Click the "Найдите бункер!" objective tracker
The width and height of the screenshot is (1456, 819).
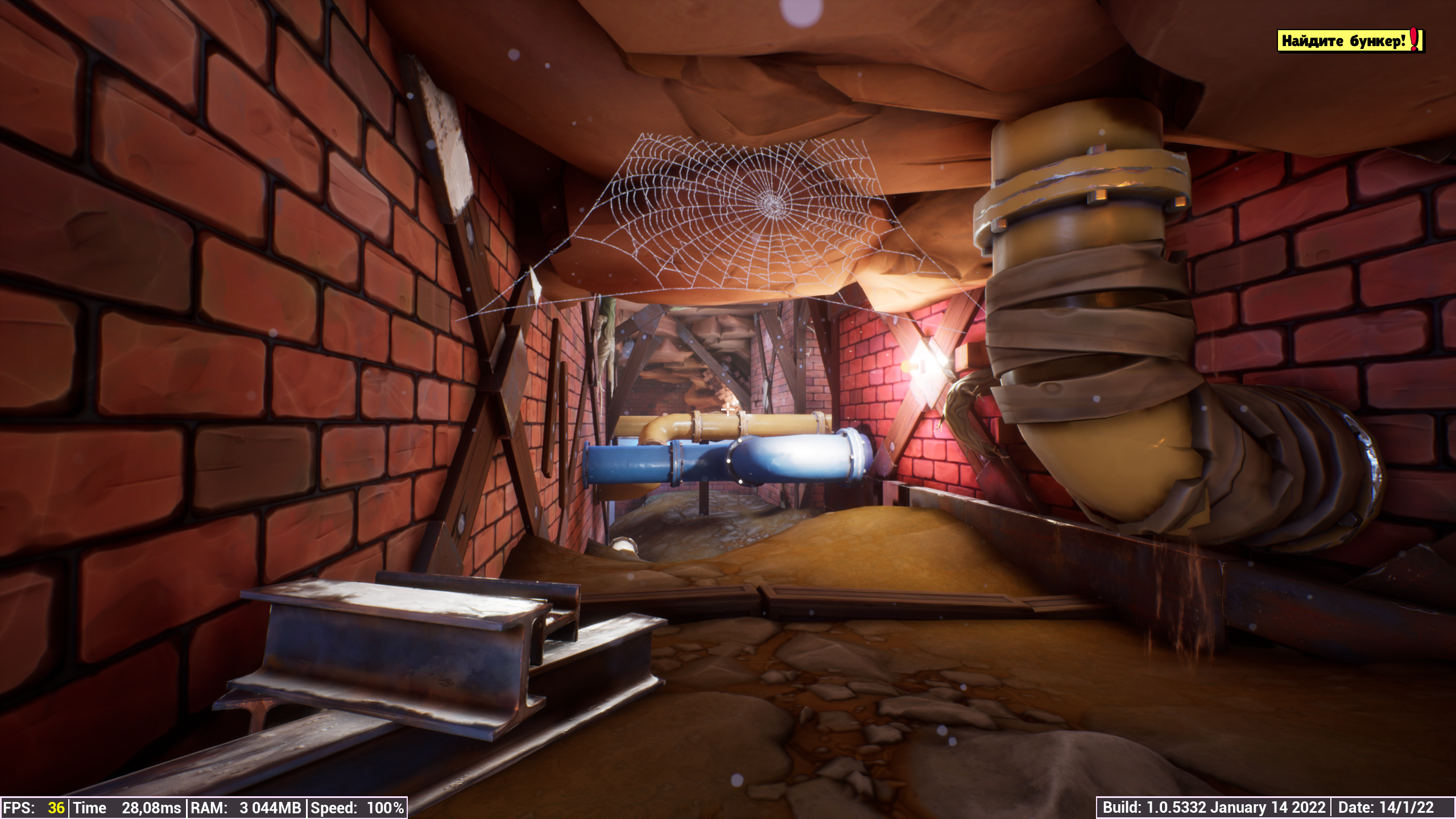pyautogui.click(x=1350, y=41)
